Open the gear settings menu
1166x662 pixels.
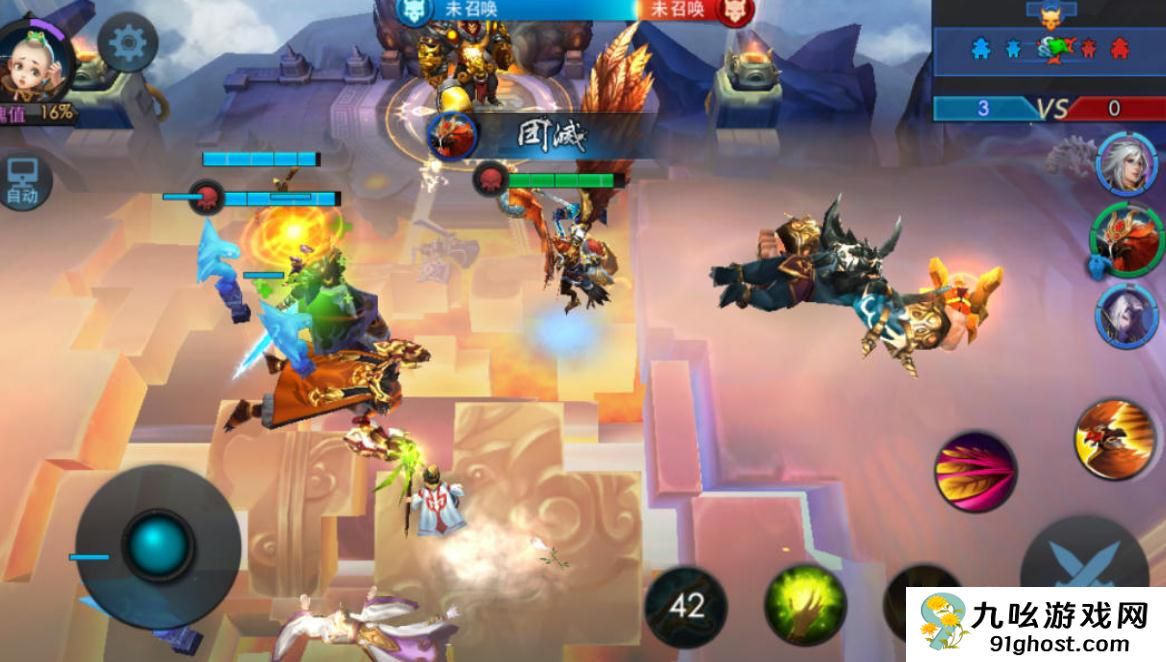click(128, 43)
